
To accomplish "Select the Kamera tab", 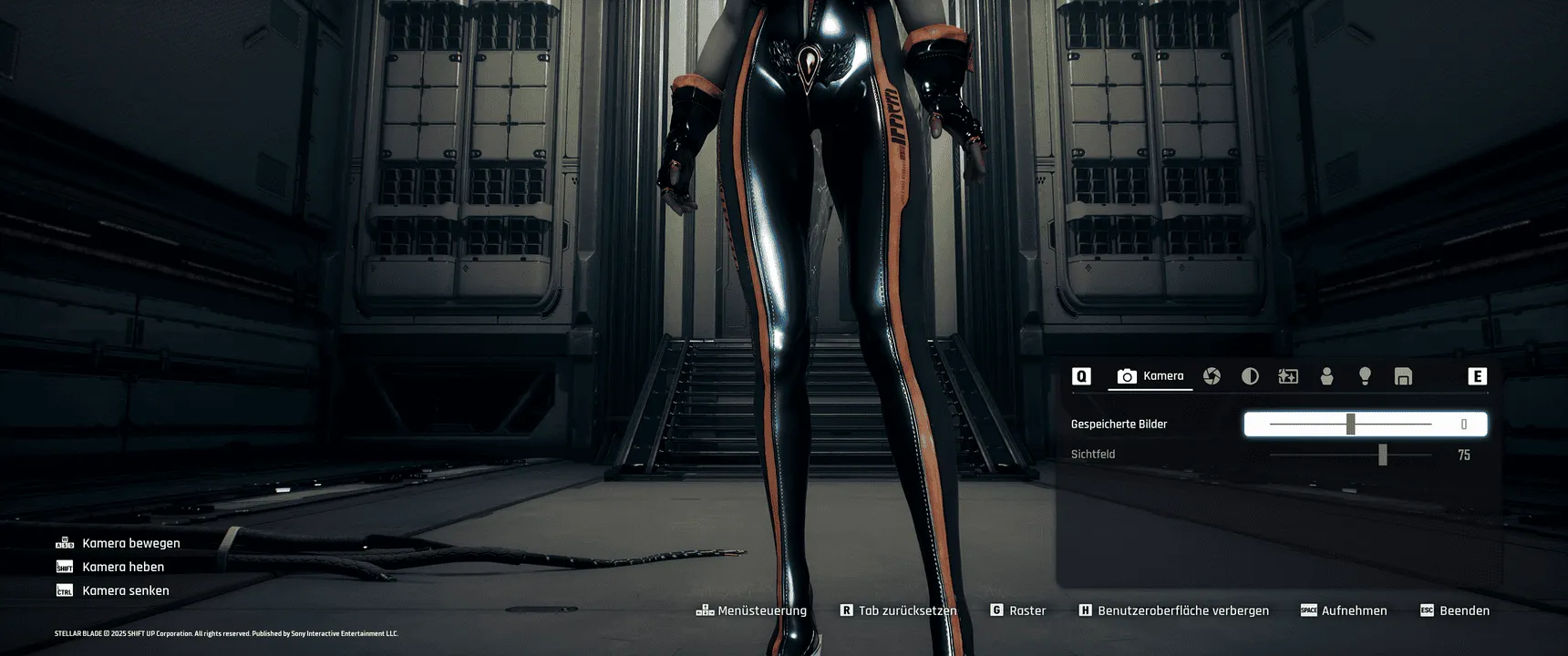I will (x=1150, y=376).
